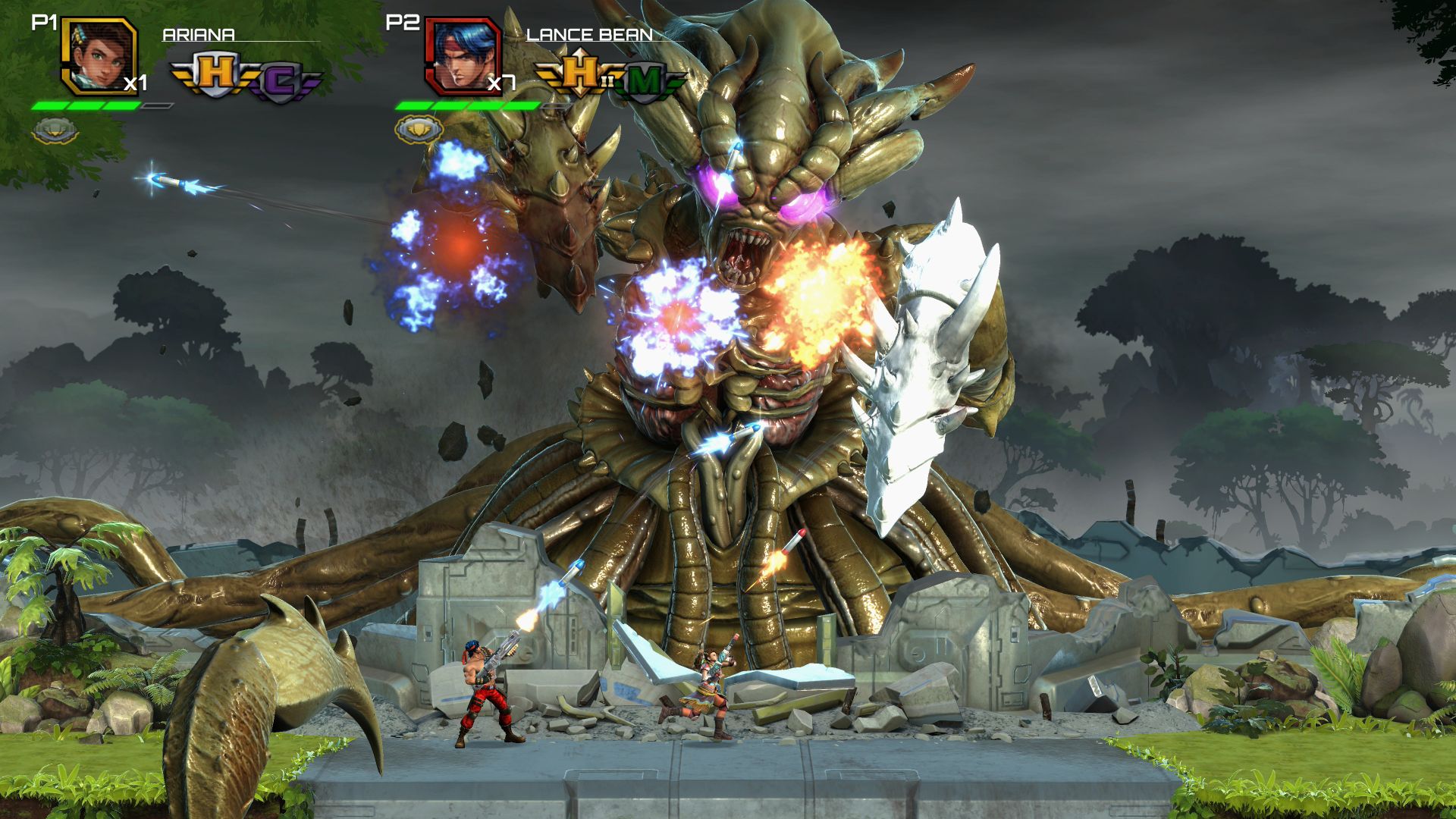Select Lance Bean's gold H weapon badge
This screenshot has height=819, width=1456.
coord(580,72)
